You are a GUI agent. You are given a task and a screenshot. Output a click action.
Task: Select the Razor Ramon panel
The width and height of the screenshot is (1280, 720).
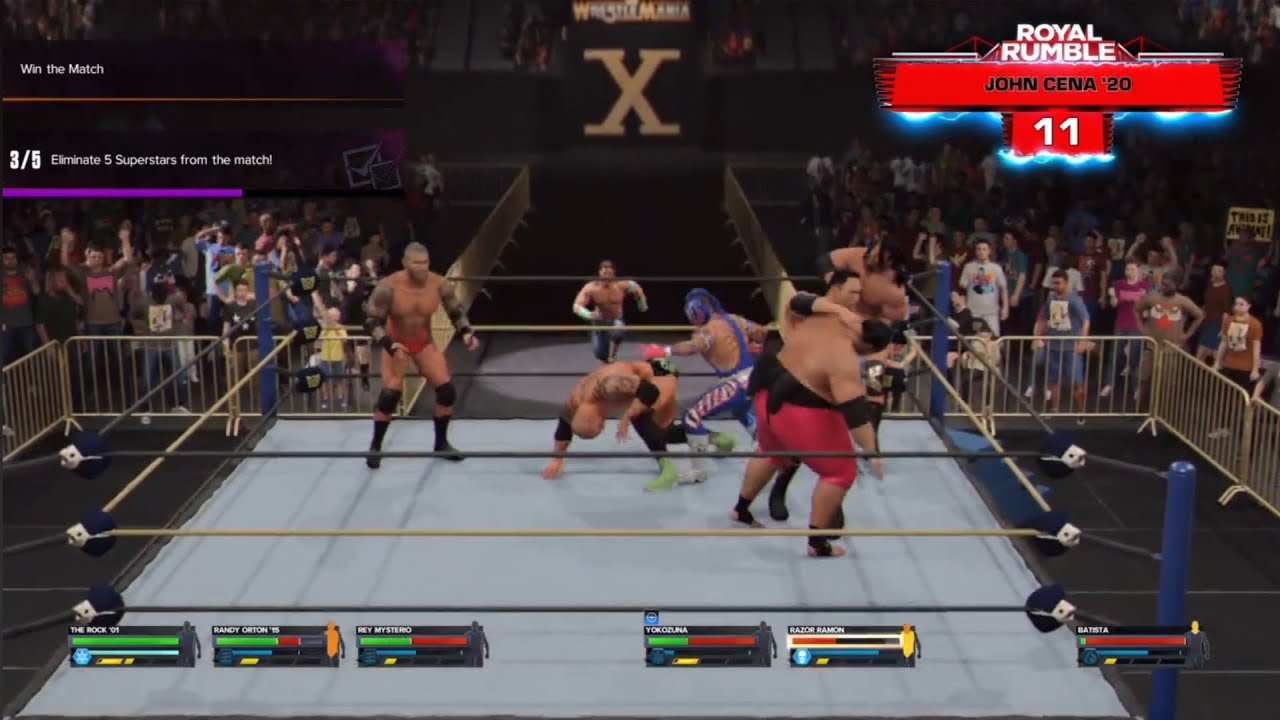coord(853,646)
